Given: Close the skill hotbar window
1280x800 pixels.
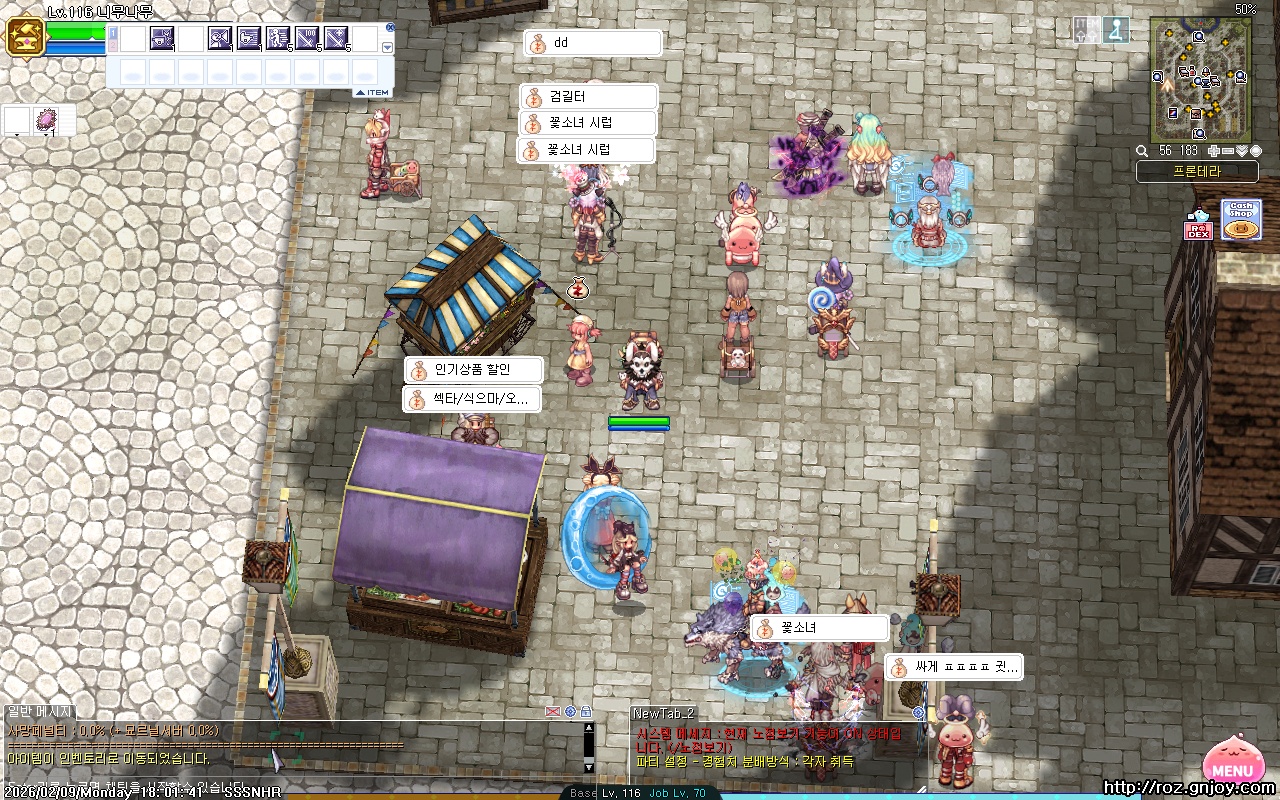Looking at the screenshot, I should point(390,28).
